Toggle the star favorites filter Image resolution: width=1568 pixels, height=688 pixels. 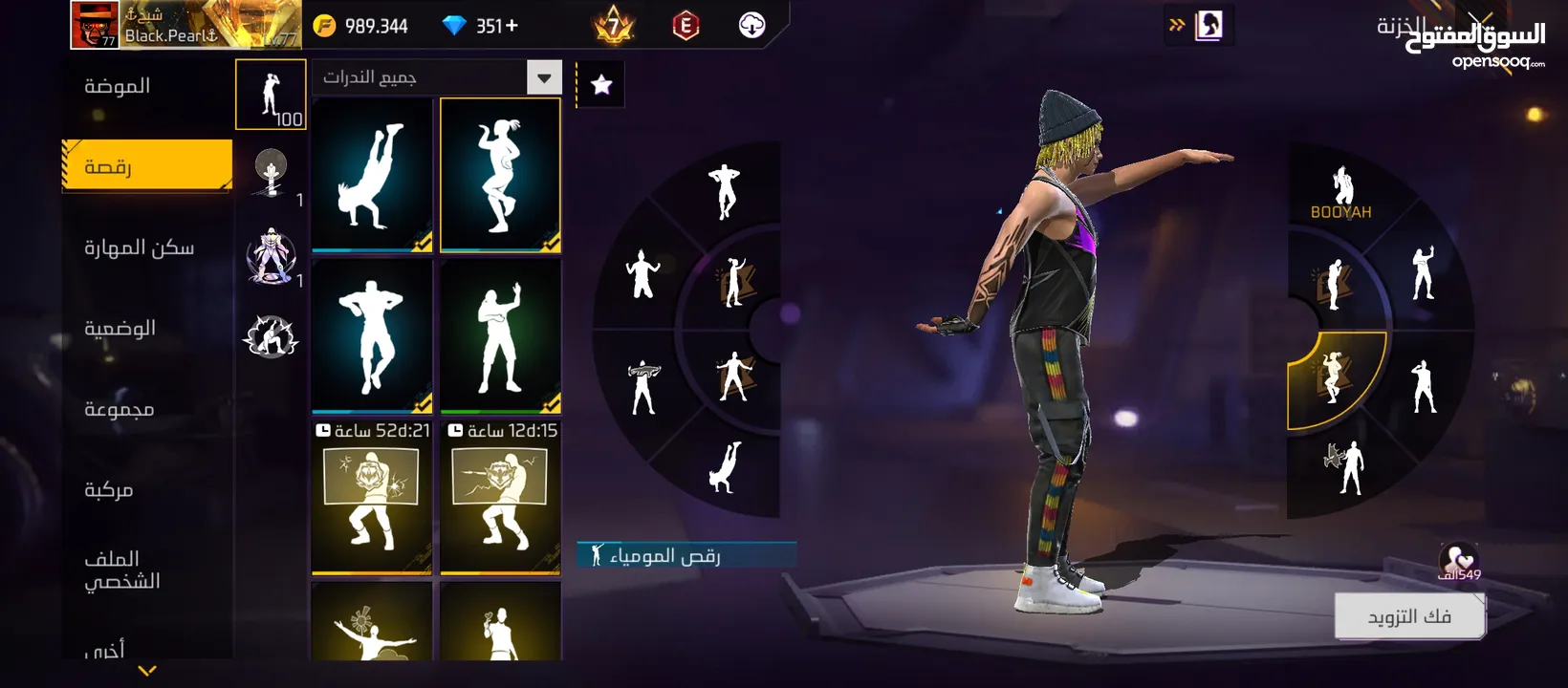[x=601, y=85]
